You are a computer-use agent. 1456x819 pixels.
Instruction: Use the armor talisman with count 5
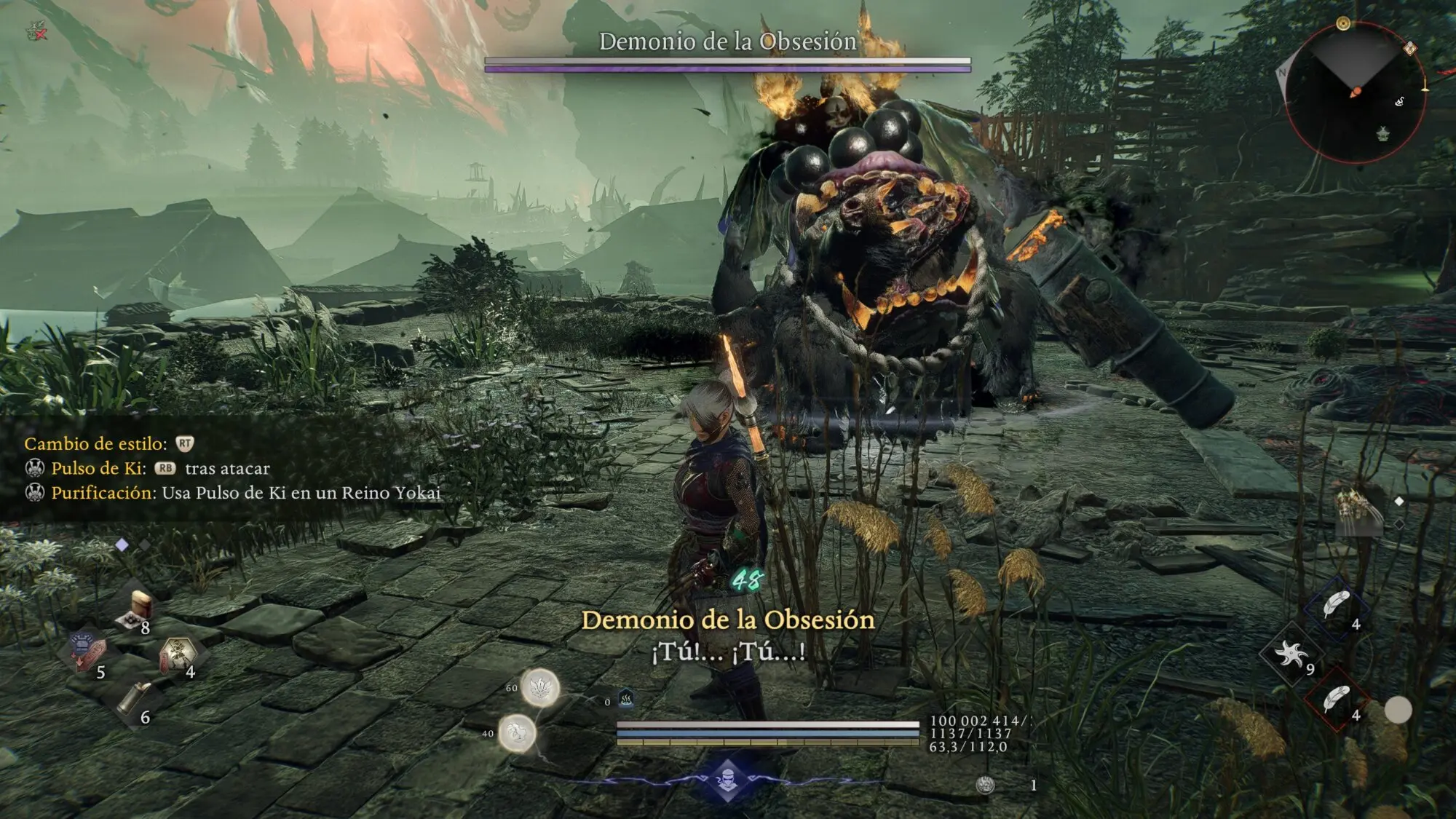point(87,650)
